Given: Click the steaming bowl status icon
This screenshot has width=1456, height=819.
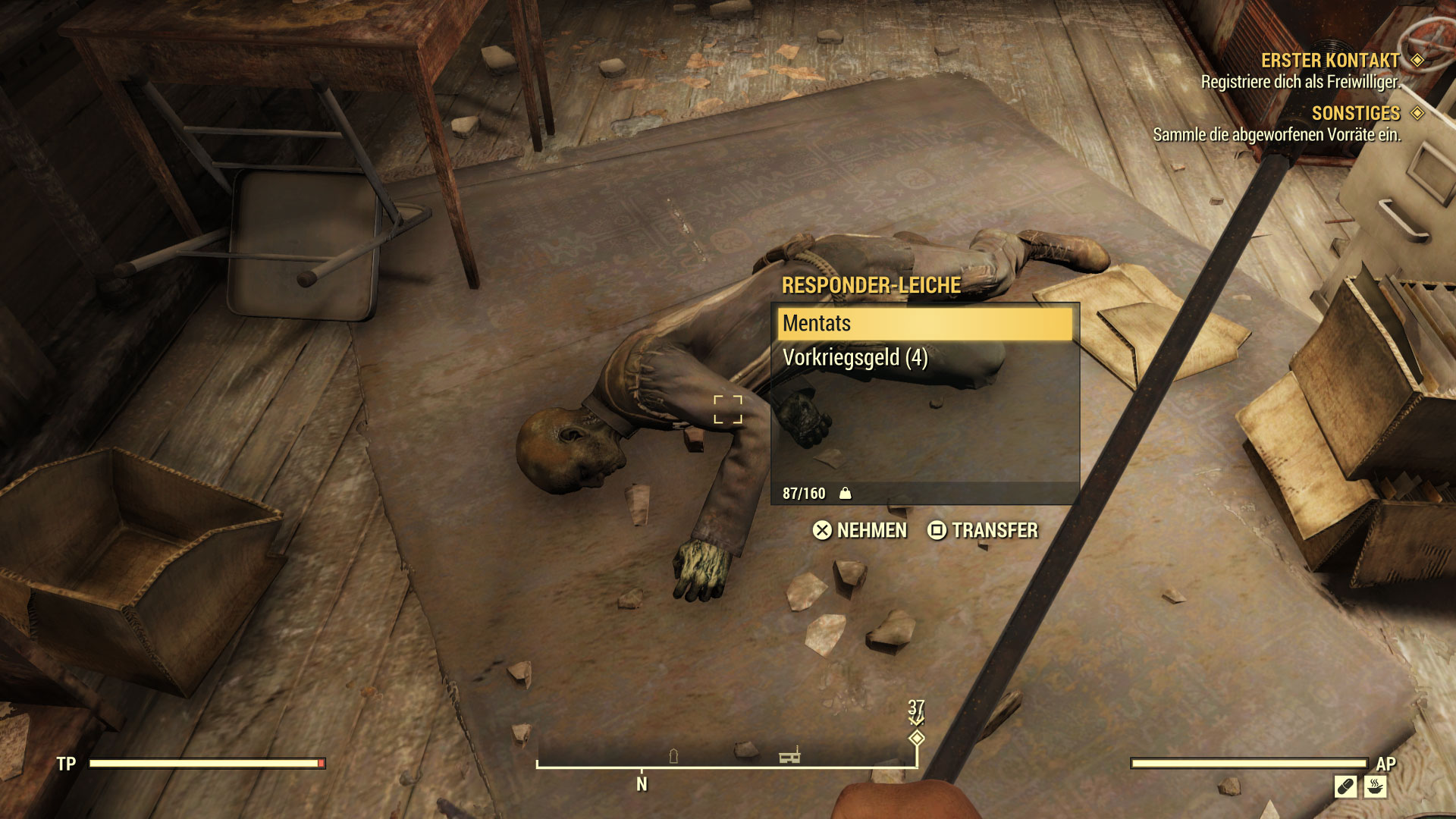Looking at the screenshot, I should (x=1375, y=786).
